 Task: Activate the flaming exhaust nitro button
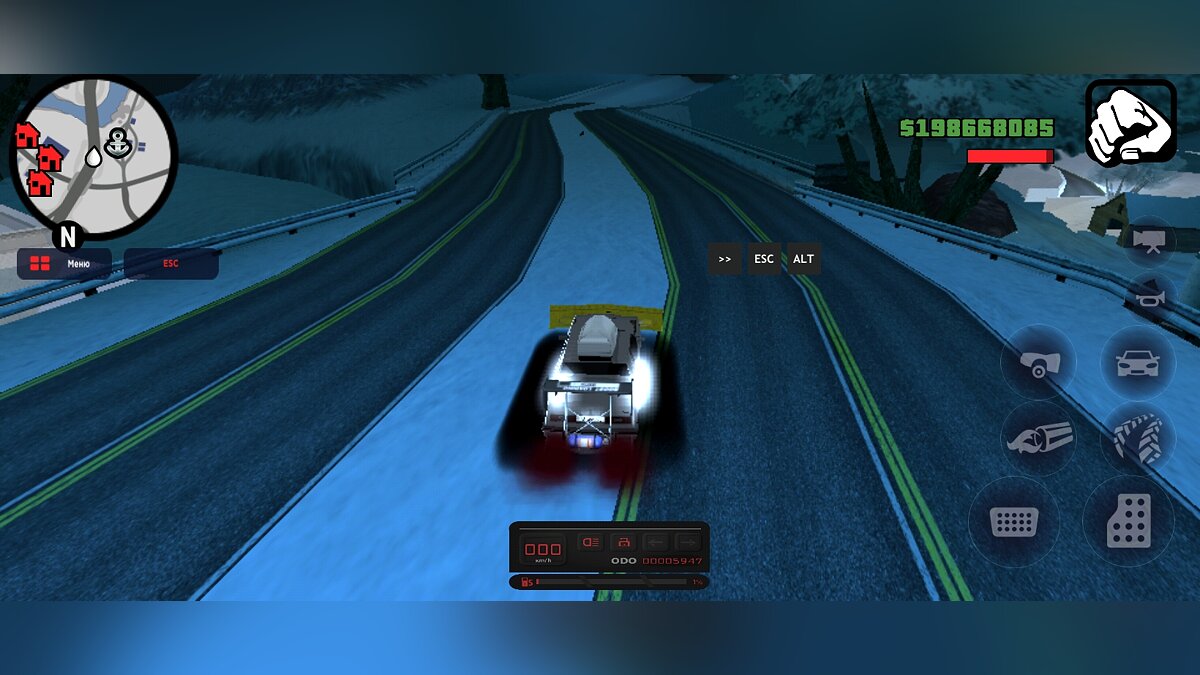1038,439
